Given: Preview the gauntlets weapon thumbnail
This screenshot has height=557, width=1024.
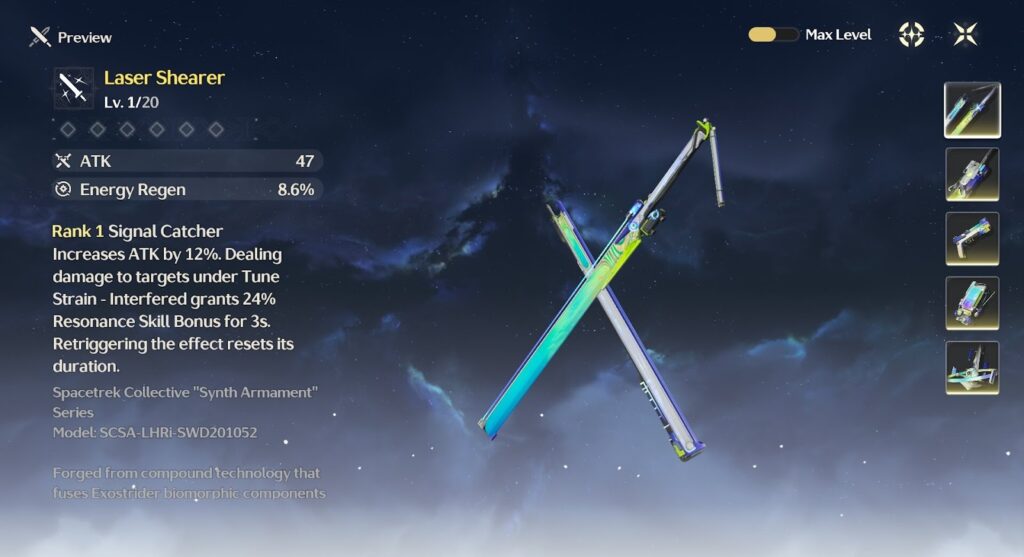Looking at the screenshot, I should (972, 303).
